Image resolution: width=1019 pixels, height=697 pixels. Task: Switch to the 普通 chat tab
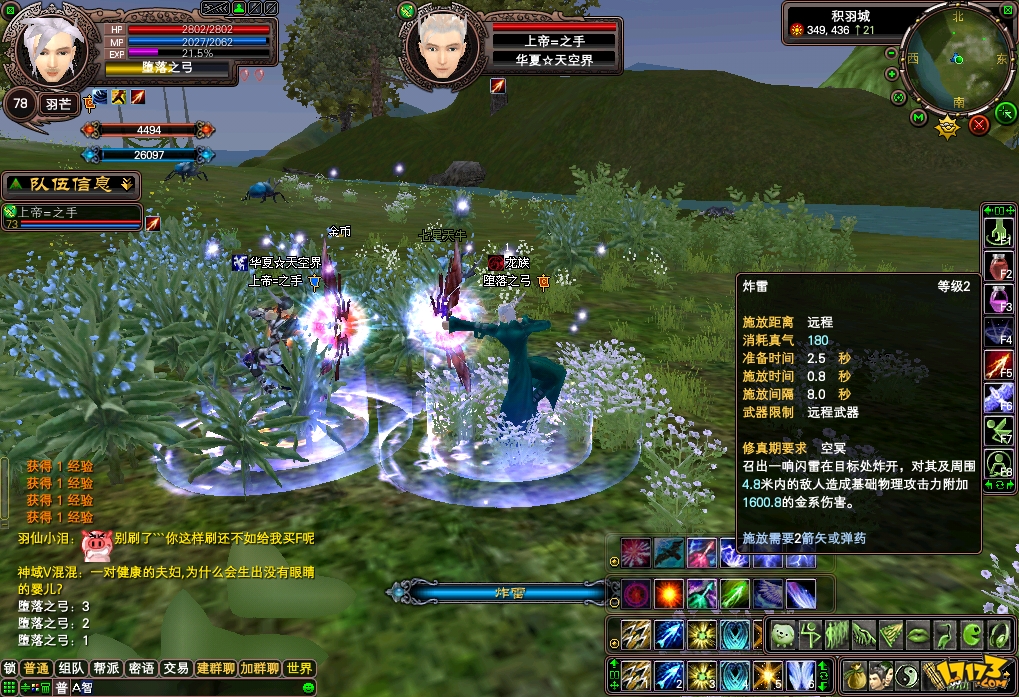point(37,668)
